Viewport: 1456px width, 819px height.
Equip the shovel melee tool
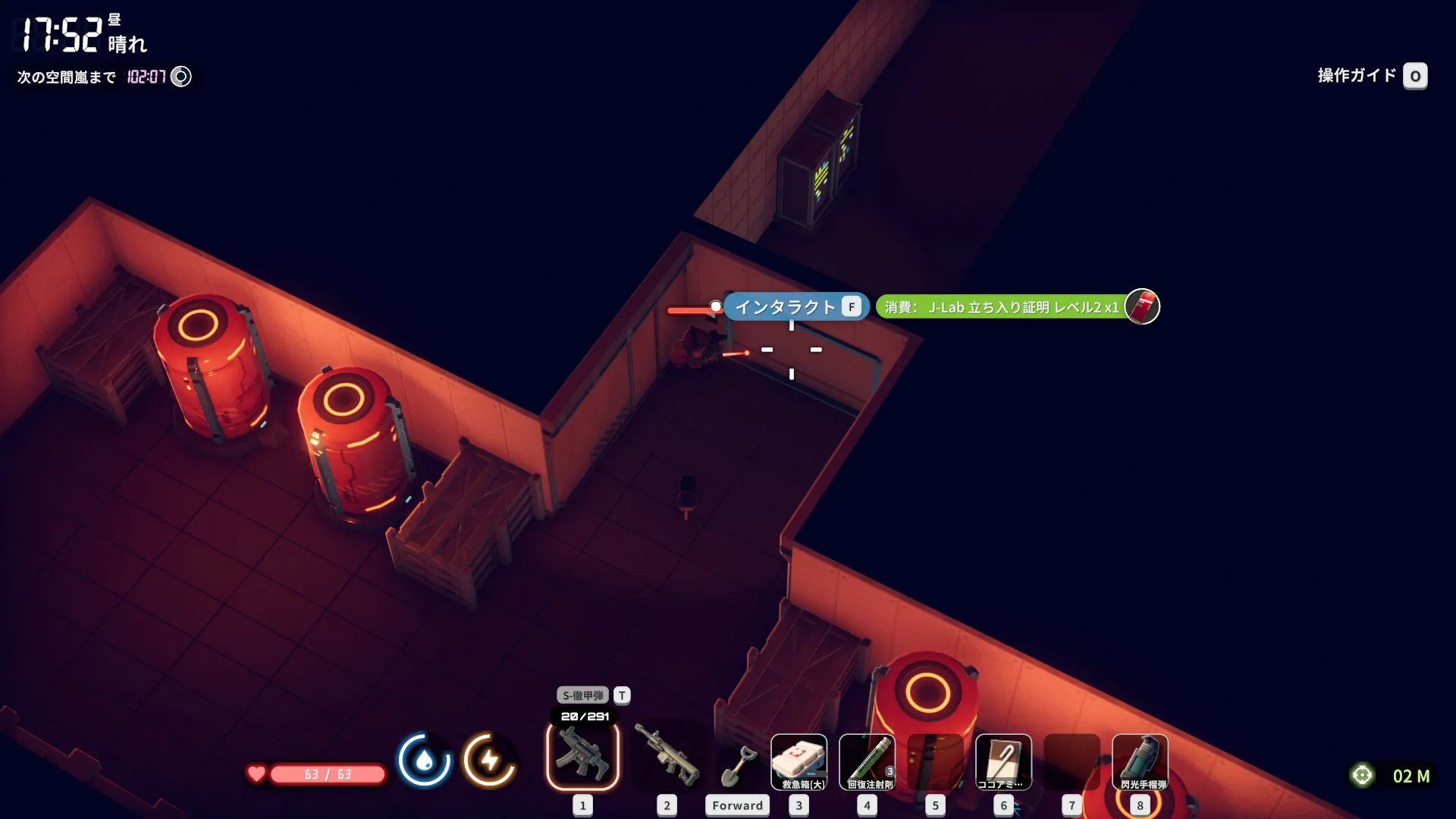coord(737,766)
